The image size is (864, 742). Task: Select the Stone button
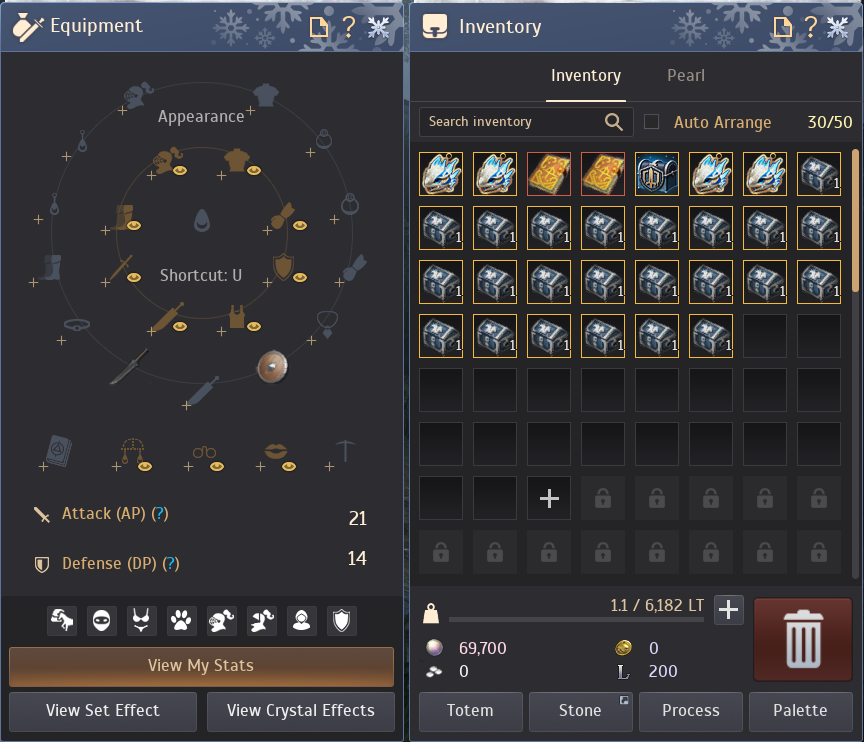coord(580,711)
